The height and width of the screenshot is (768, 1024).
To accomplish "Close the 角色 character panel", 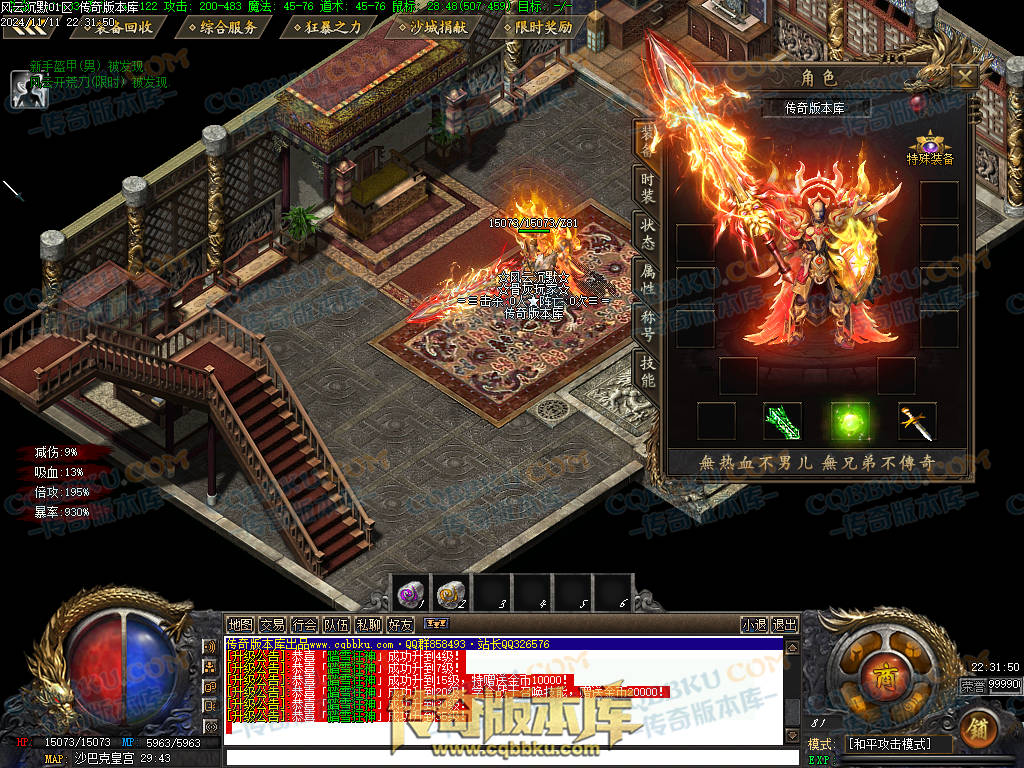I will tap(964, 77).
